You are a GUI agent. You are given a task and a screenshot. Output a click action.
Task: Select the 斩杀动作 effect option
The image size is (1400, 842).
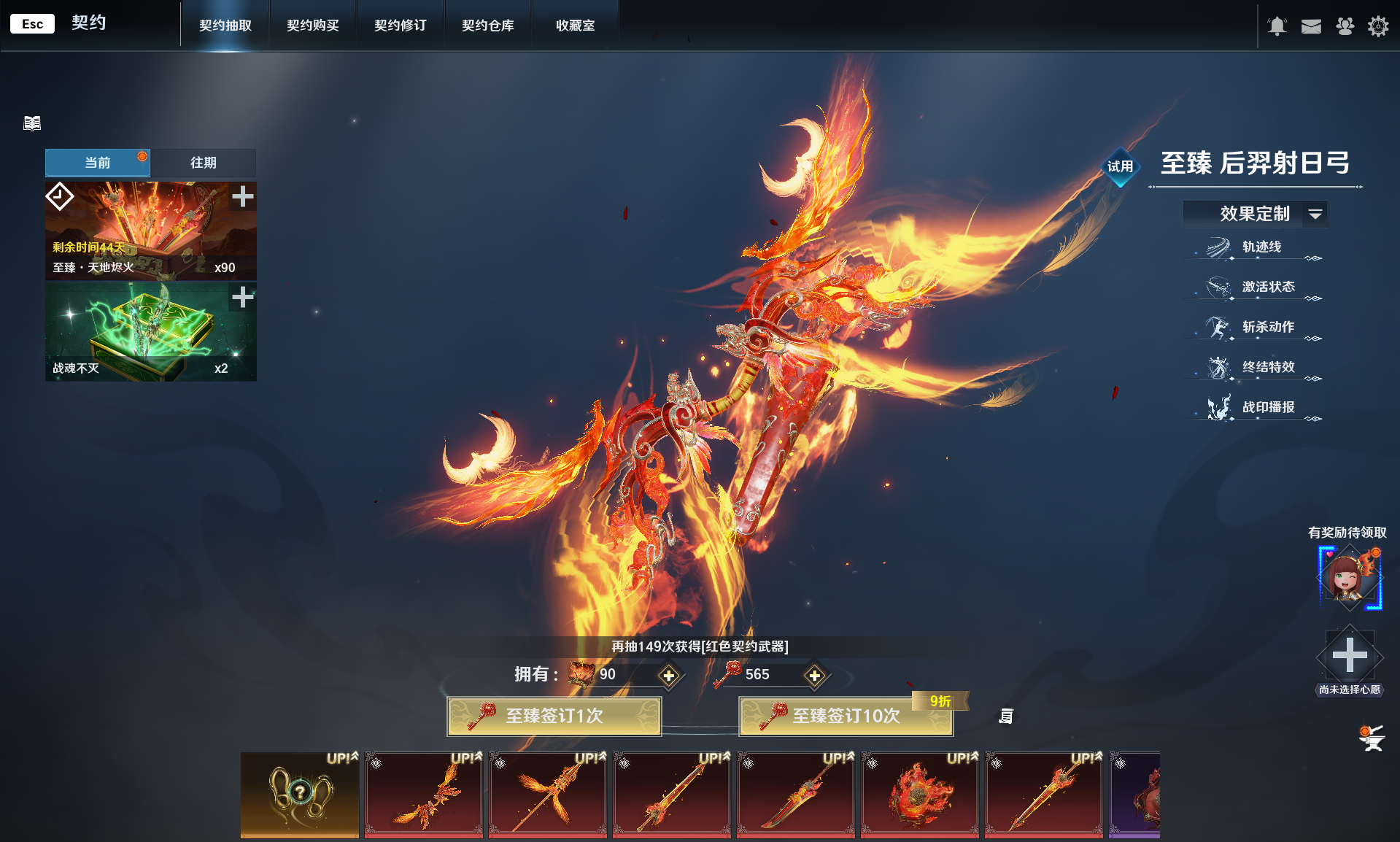pyautogui.click(x=1268, y=328)
